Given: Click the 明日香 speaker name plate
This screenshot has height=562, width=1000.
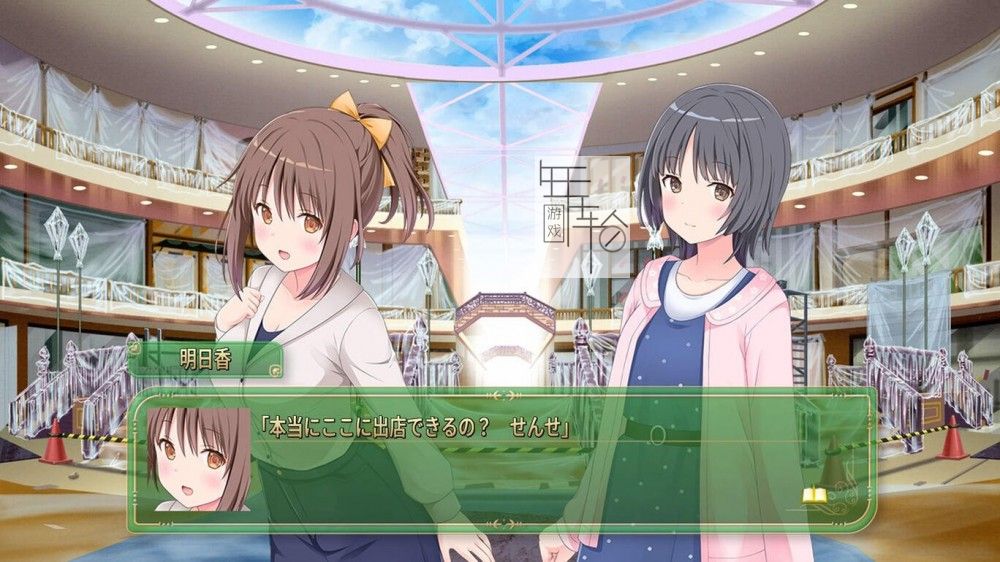Looking at the screenshot, I should click(205, 361).
